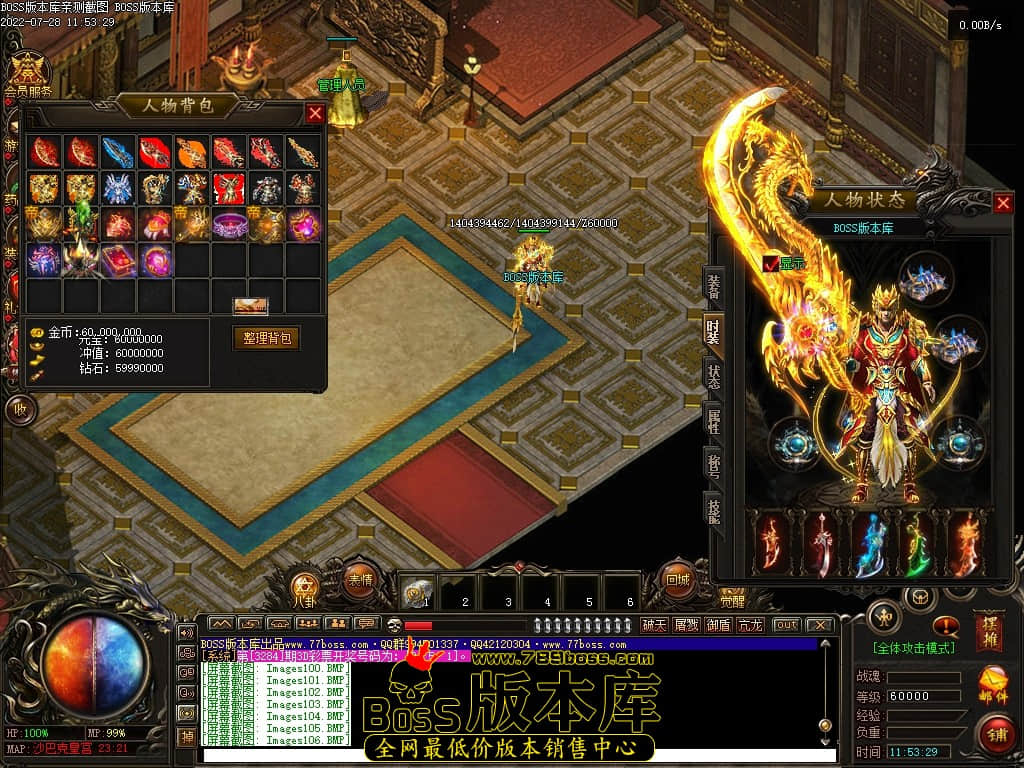Close the character status panel
Image resolution: width=1024 pixels, height=768 pixels.
[x=1003, y=203]
